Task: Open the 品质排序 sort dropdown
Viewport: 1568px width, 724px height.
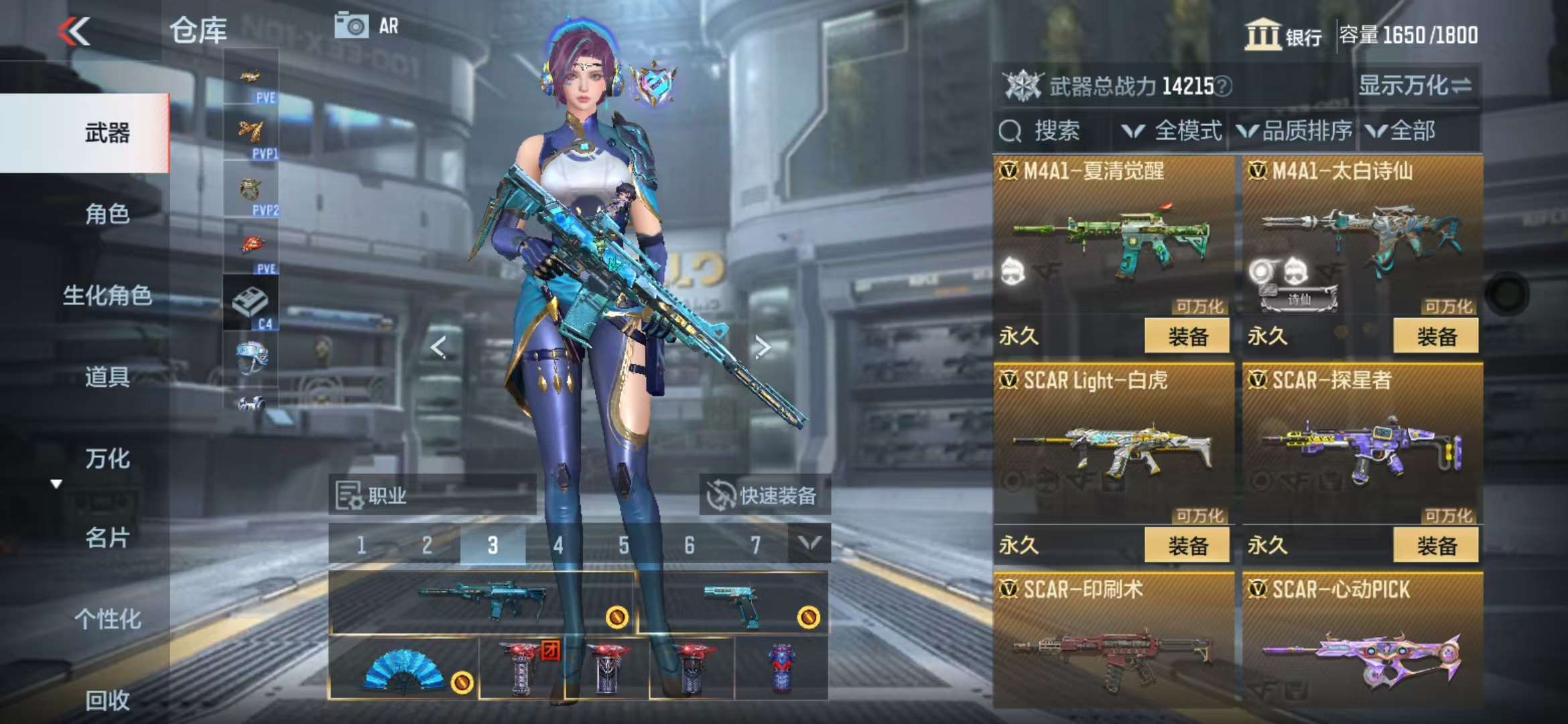Action: click(1295, 131)
